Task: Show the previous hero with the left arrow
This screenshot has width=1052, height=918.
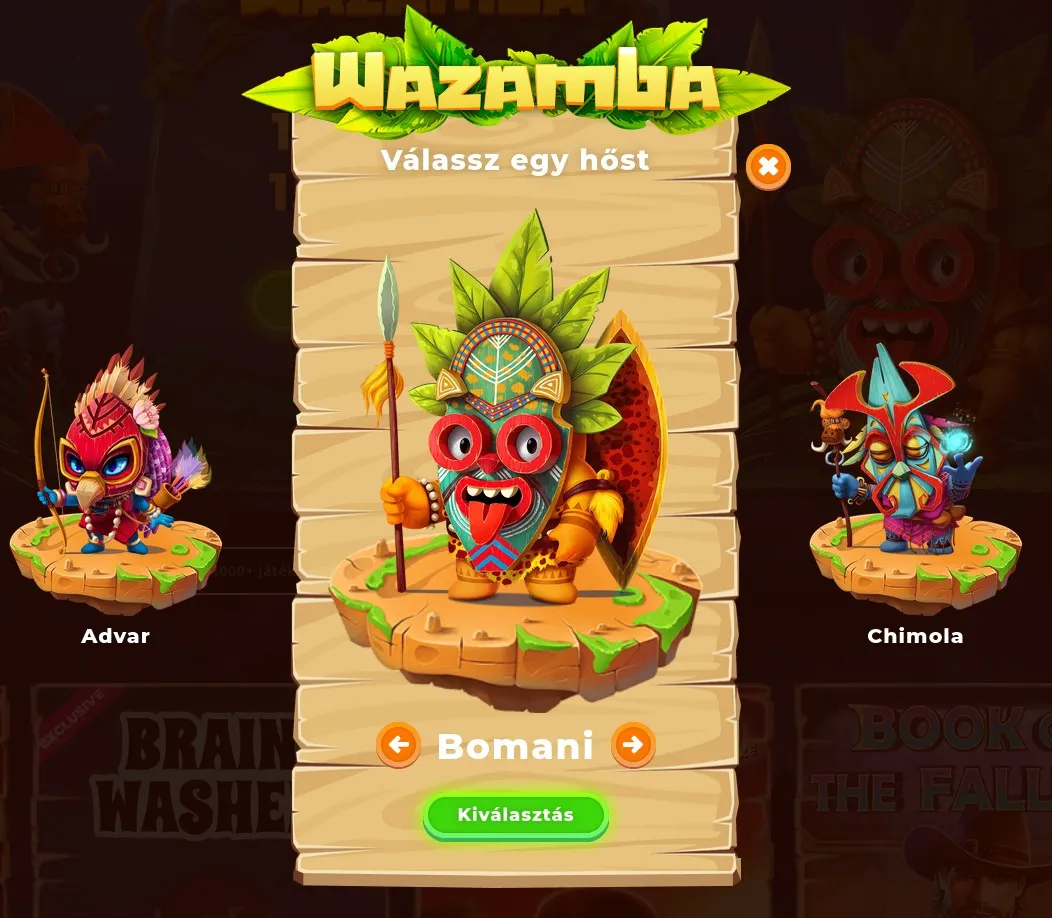Action: pos(399,745)
